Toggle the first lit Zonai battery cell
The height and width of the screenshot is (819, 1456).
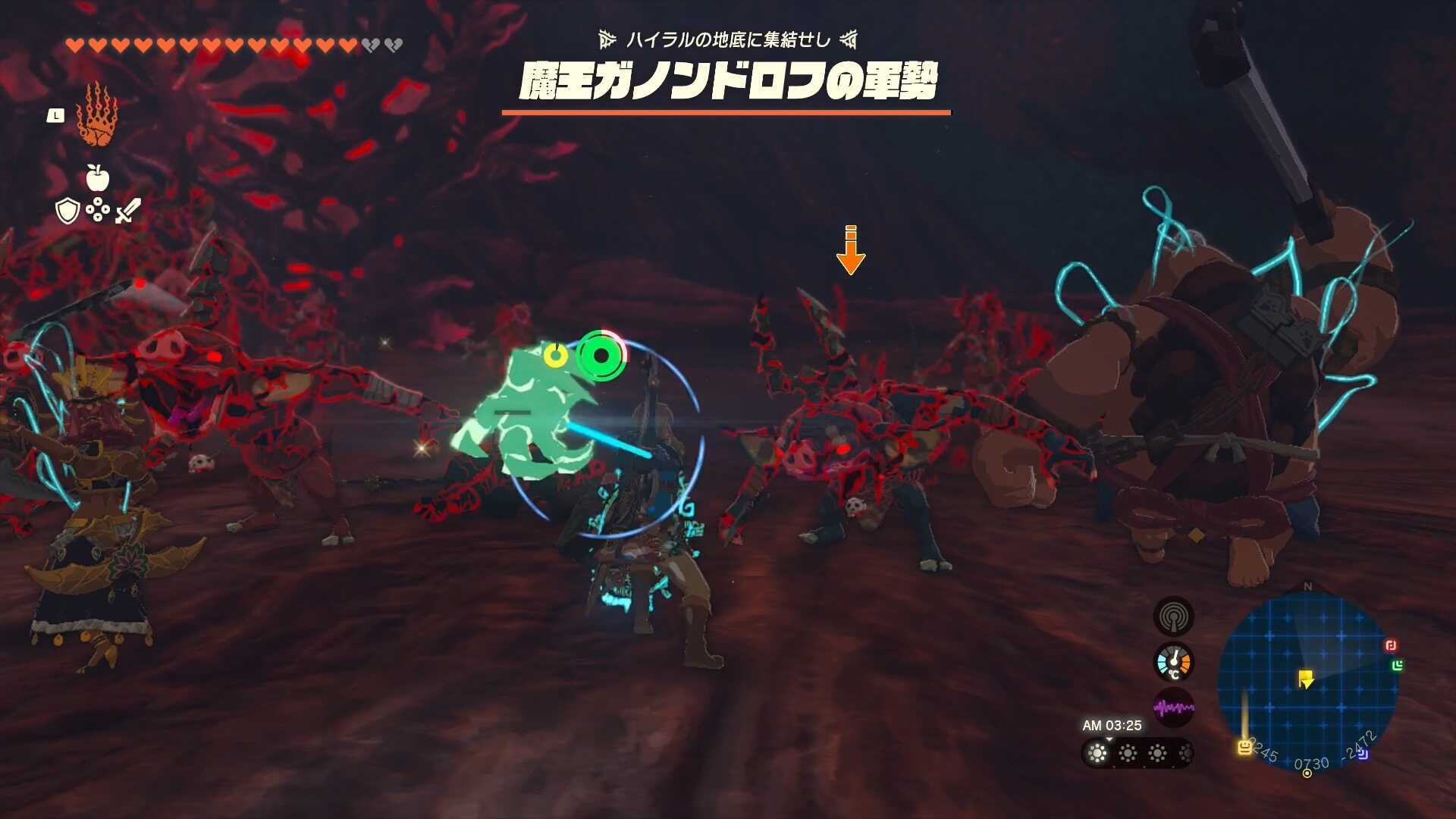[1098, 754]
